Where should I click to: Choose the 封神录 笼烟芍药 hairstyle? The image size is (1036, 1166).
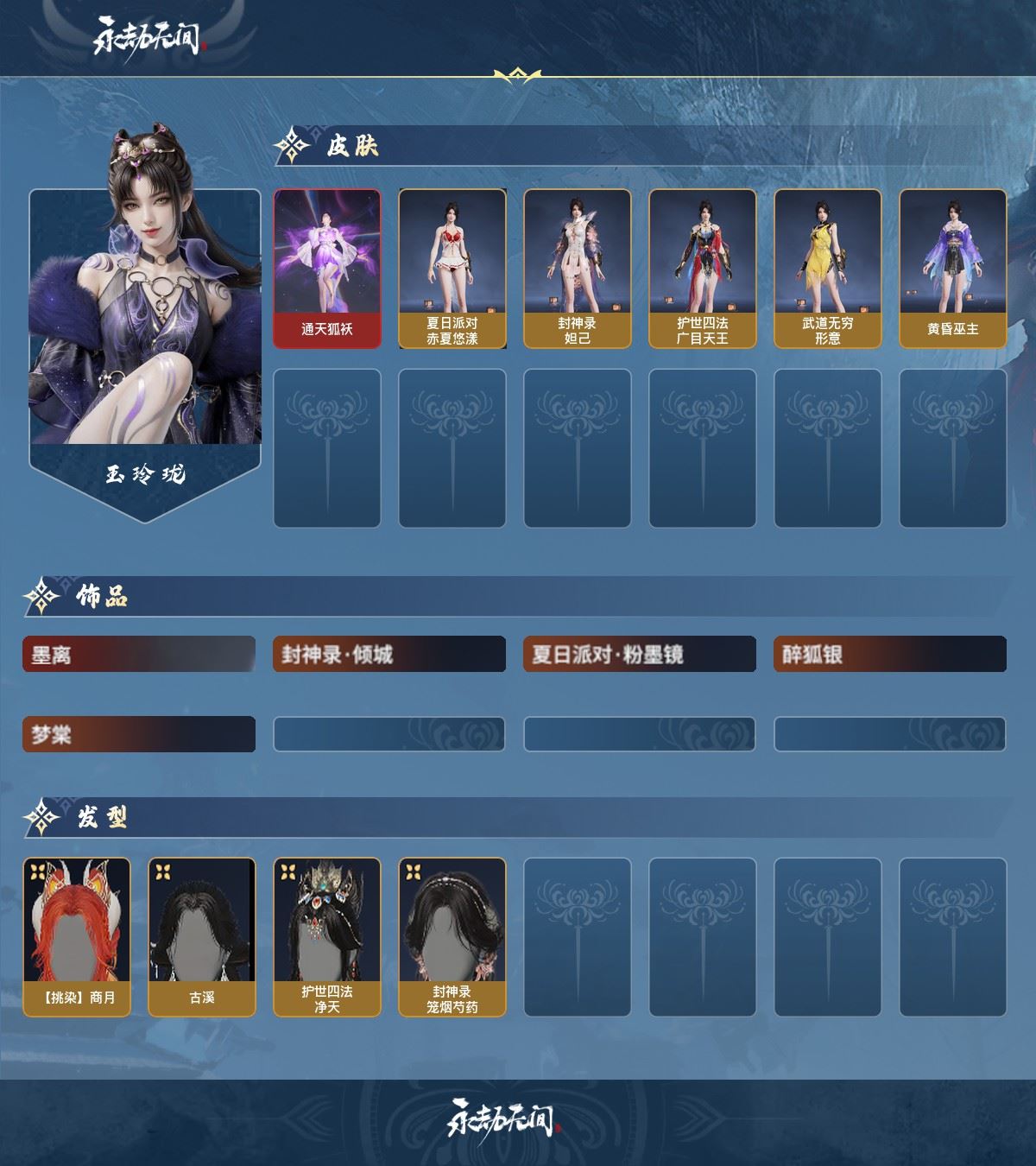click(452, 937)
